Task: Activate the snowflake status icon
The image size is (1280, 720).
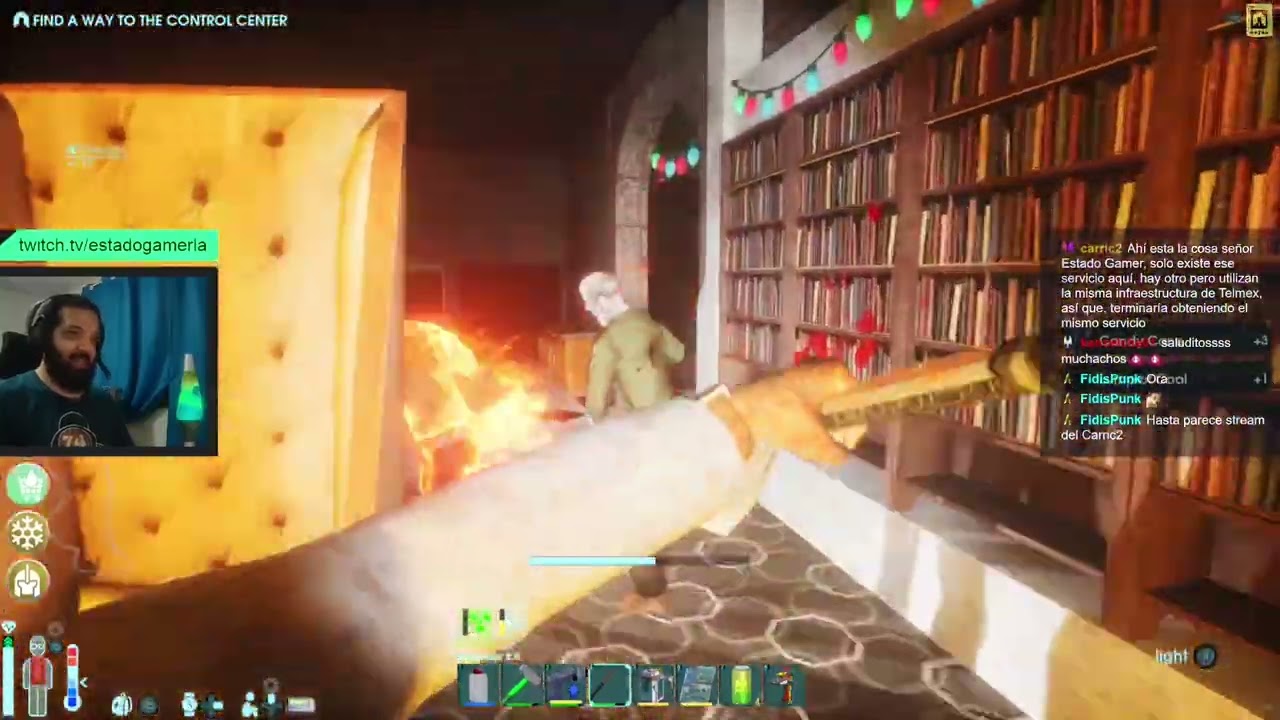Action: (28, 532)
